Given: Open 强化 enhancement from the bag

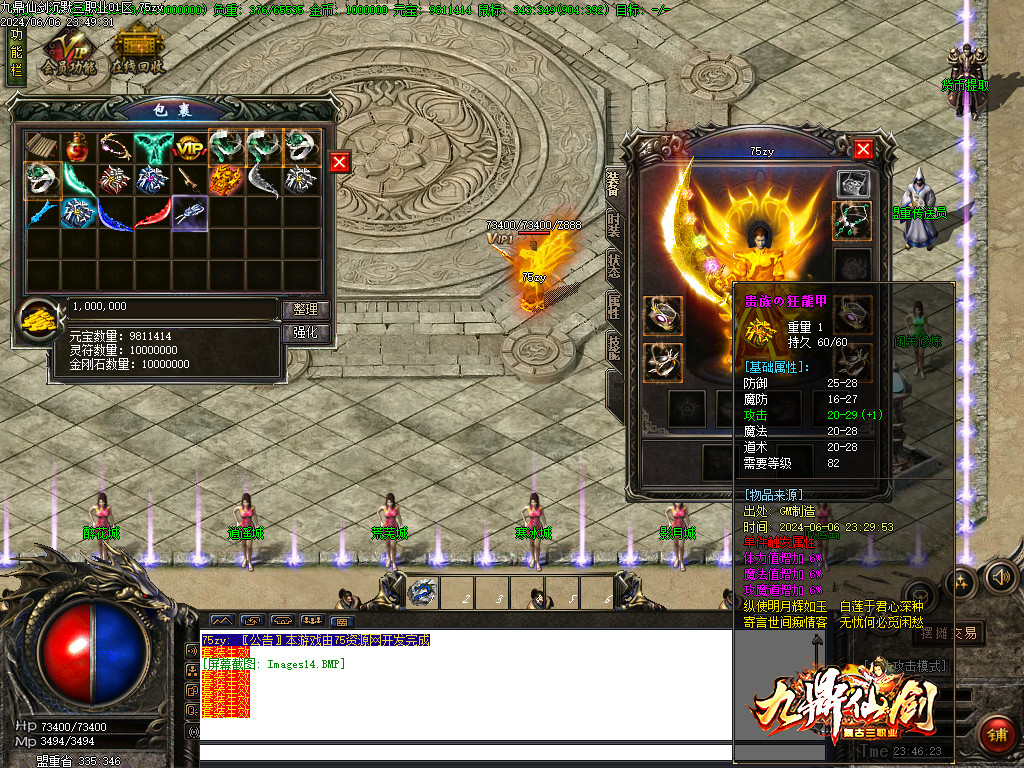Looking at the screenshot, I should (305, 333).
